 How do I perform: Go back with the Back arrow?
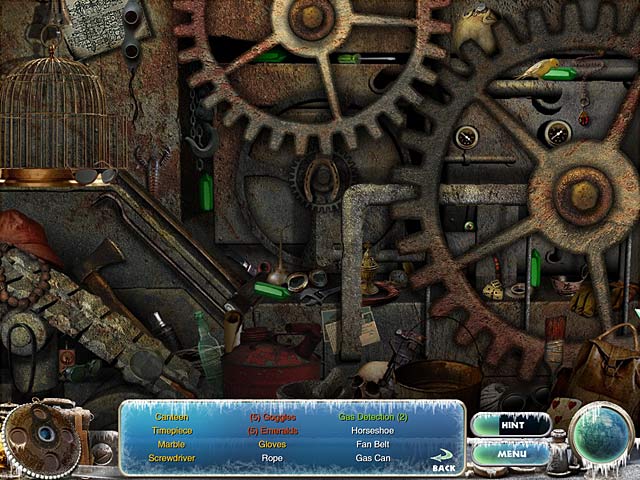(x=443, y=462)
